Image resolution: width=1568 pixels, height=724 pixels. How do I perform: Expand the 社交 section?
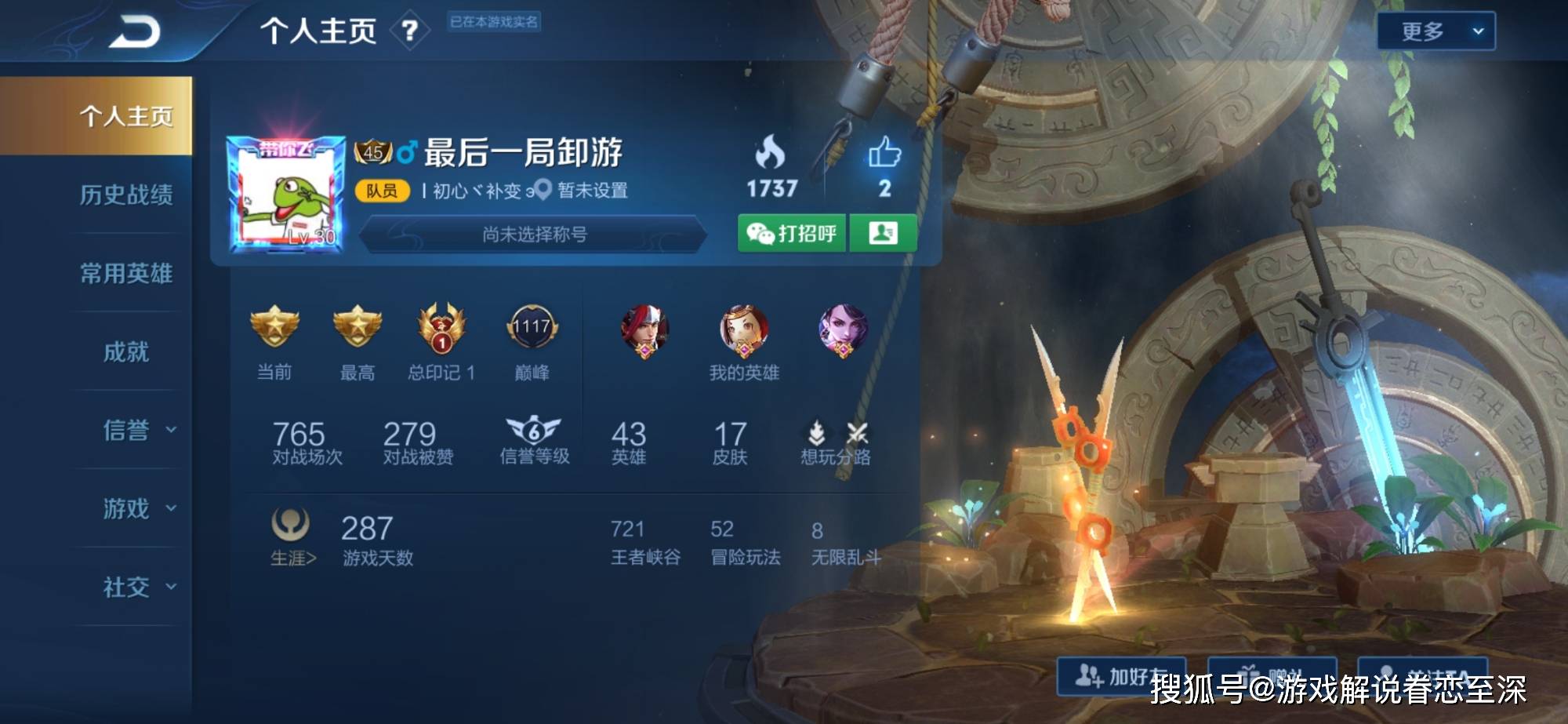[138, 587]
